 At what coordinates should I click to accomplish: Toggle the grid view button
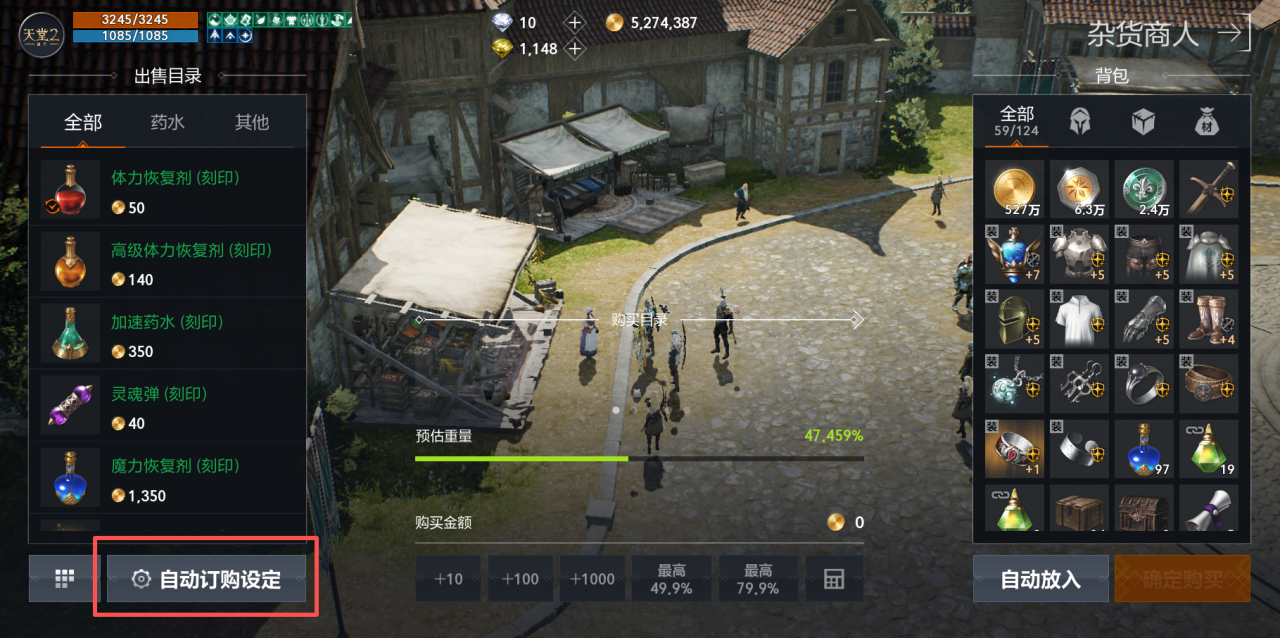coord(65,579)
